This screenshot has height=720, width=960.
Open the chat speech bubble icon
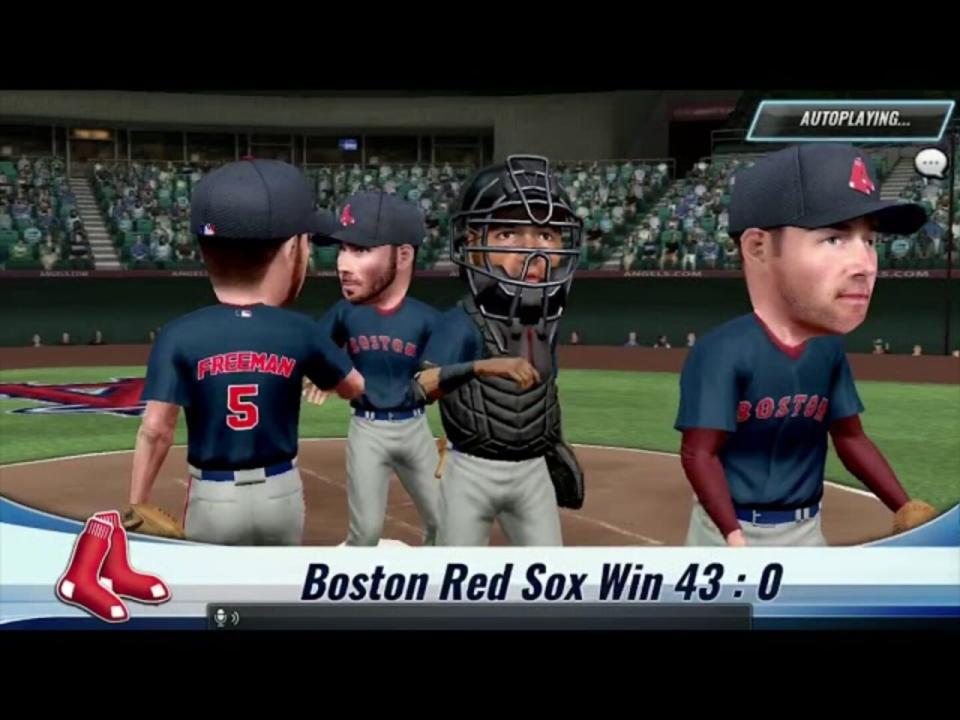[x=930, y=162]
